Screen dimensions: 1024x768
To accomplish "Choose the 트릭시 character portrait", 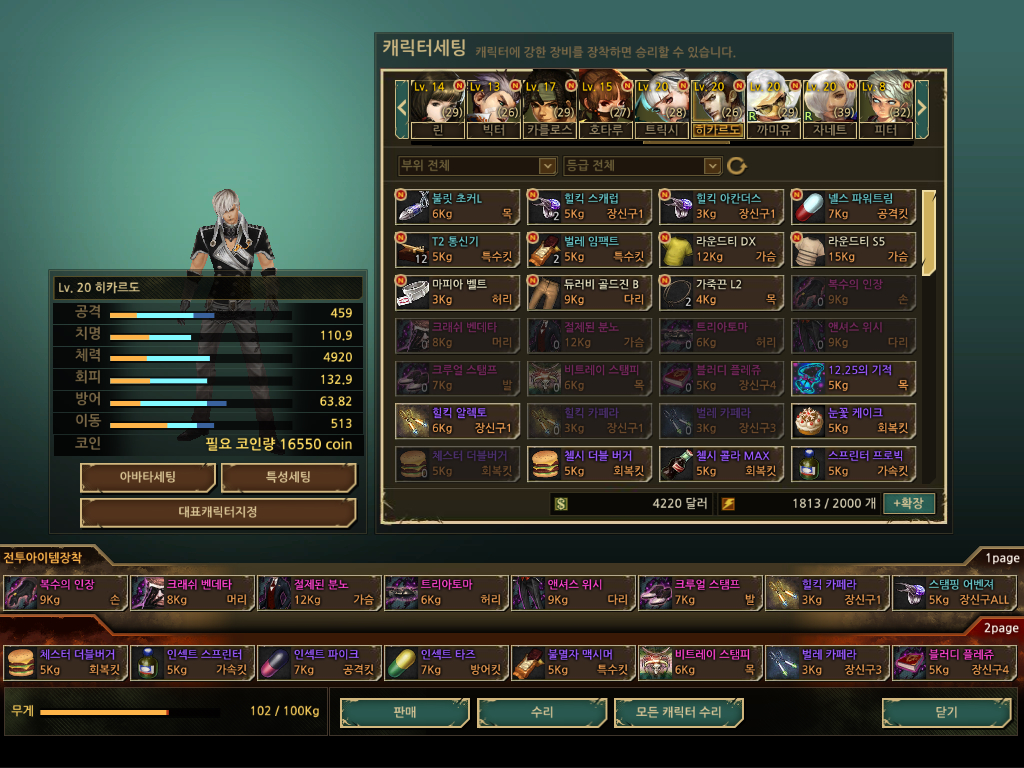I will pyautogui.click(x=661, y=104).
